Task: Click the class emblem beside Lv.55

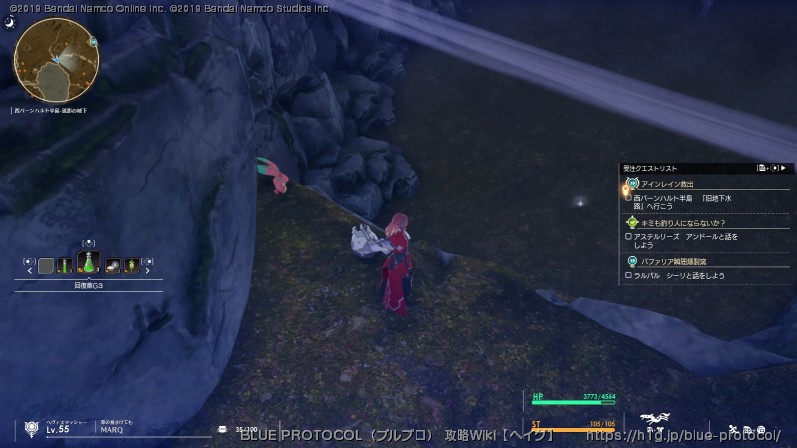Action: [32, 426]
